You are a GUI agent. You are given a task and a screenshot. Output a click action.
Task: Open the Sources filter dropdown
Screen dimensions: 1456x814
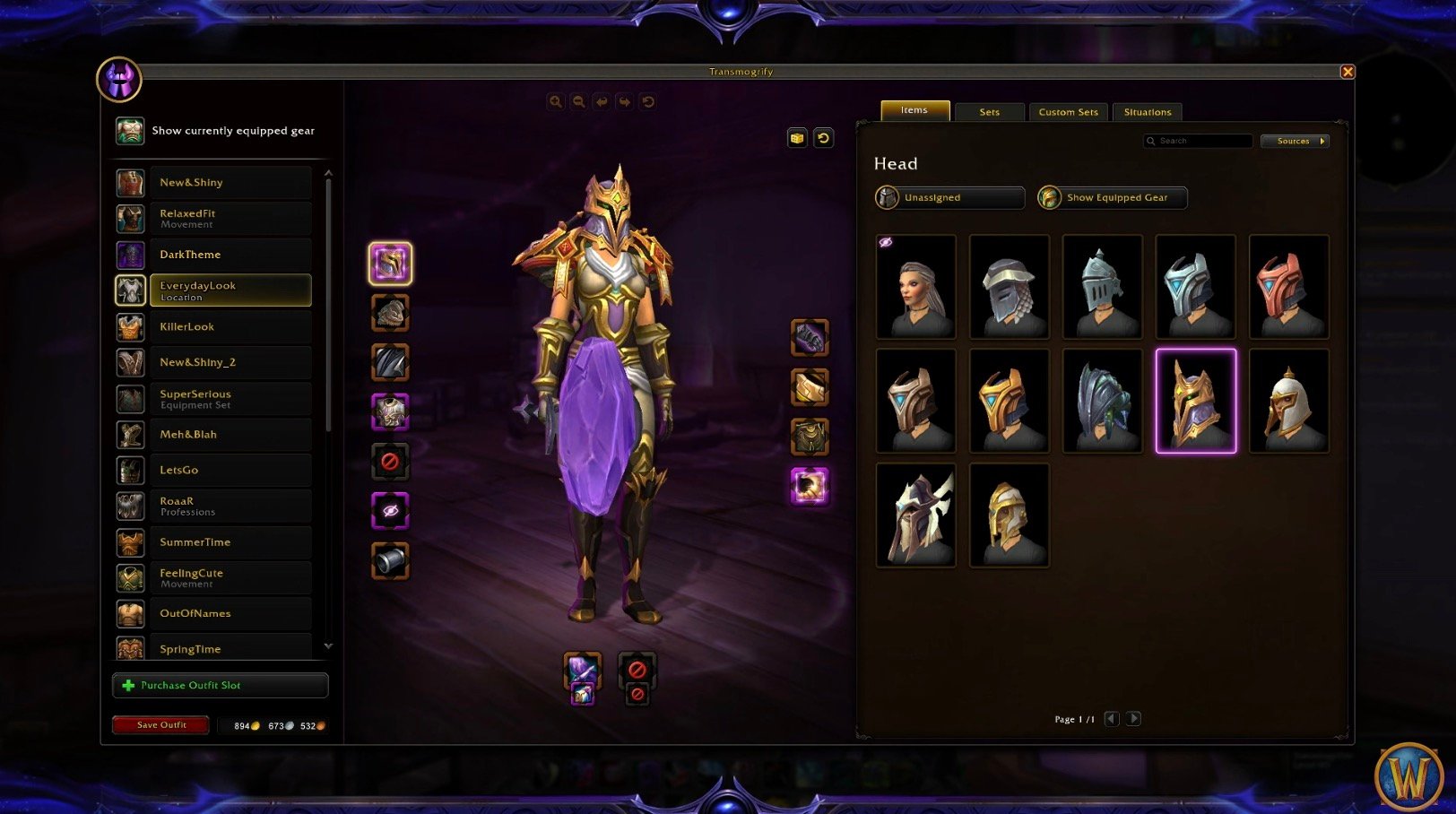1294,141
